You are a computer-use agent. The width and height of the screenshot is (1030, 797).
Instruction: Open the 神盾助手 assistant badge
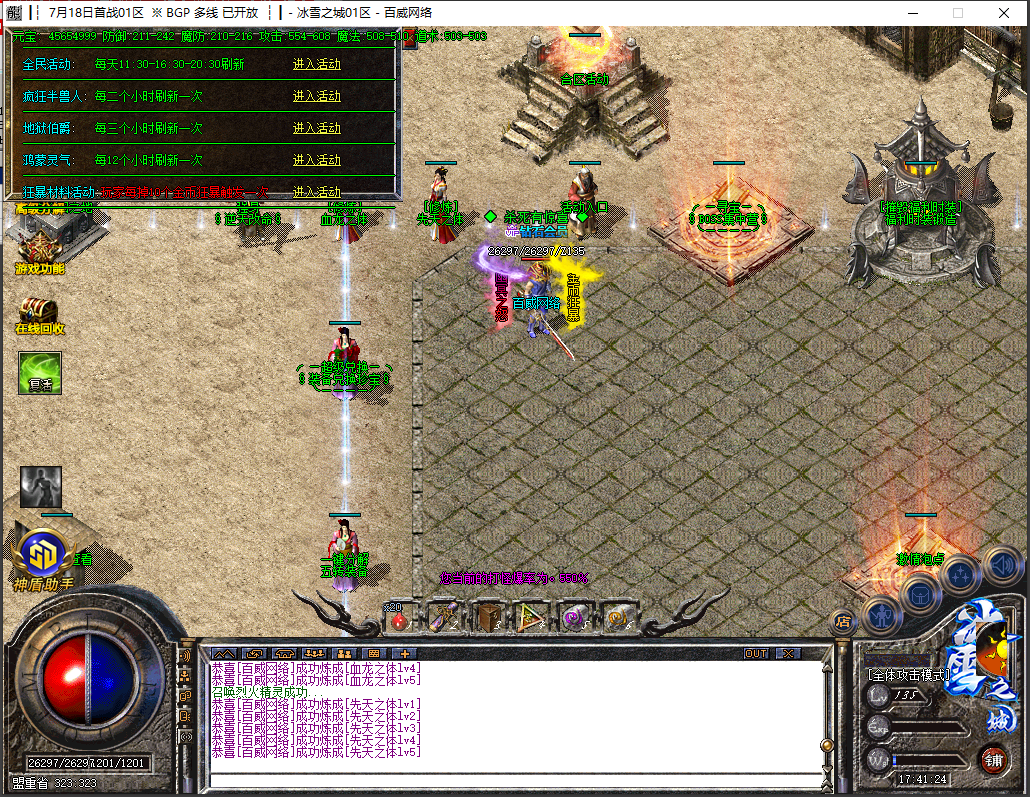42,555
